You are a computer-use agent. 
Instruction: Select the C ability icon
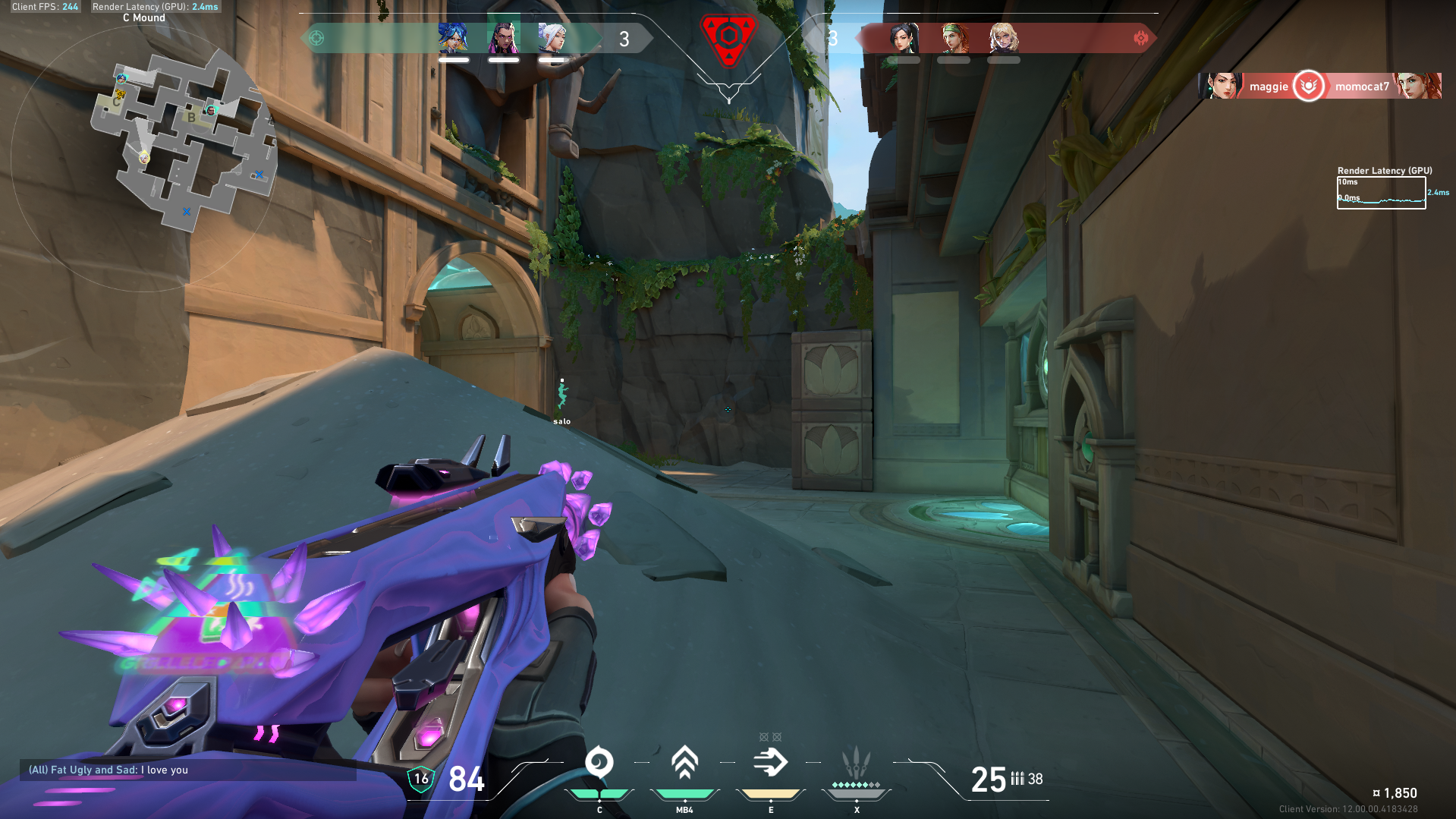pos(600,763)
